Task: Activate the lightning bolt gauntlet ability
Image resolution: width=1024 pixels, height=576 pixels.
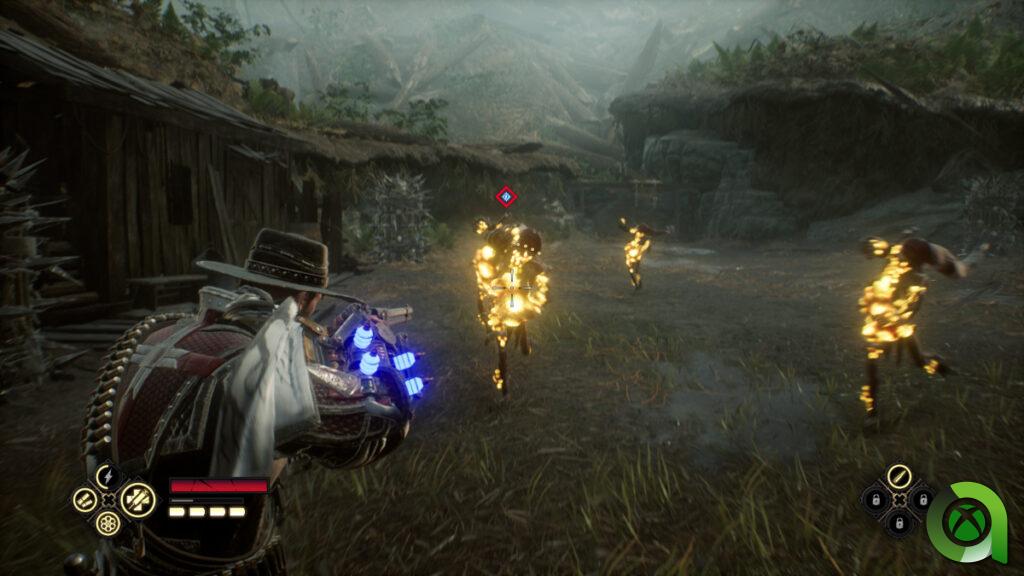Action: pos(108,475)
